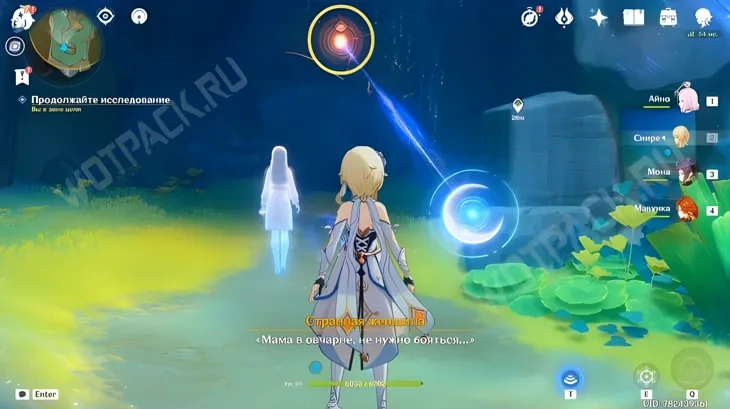Open the events compass icon
The image size is (730, 409).
point(531,17)
